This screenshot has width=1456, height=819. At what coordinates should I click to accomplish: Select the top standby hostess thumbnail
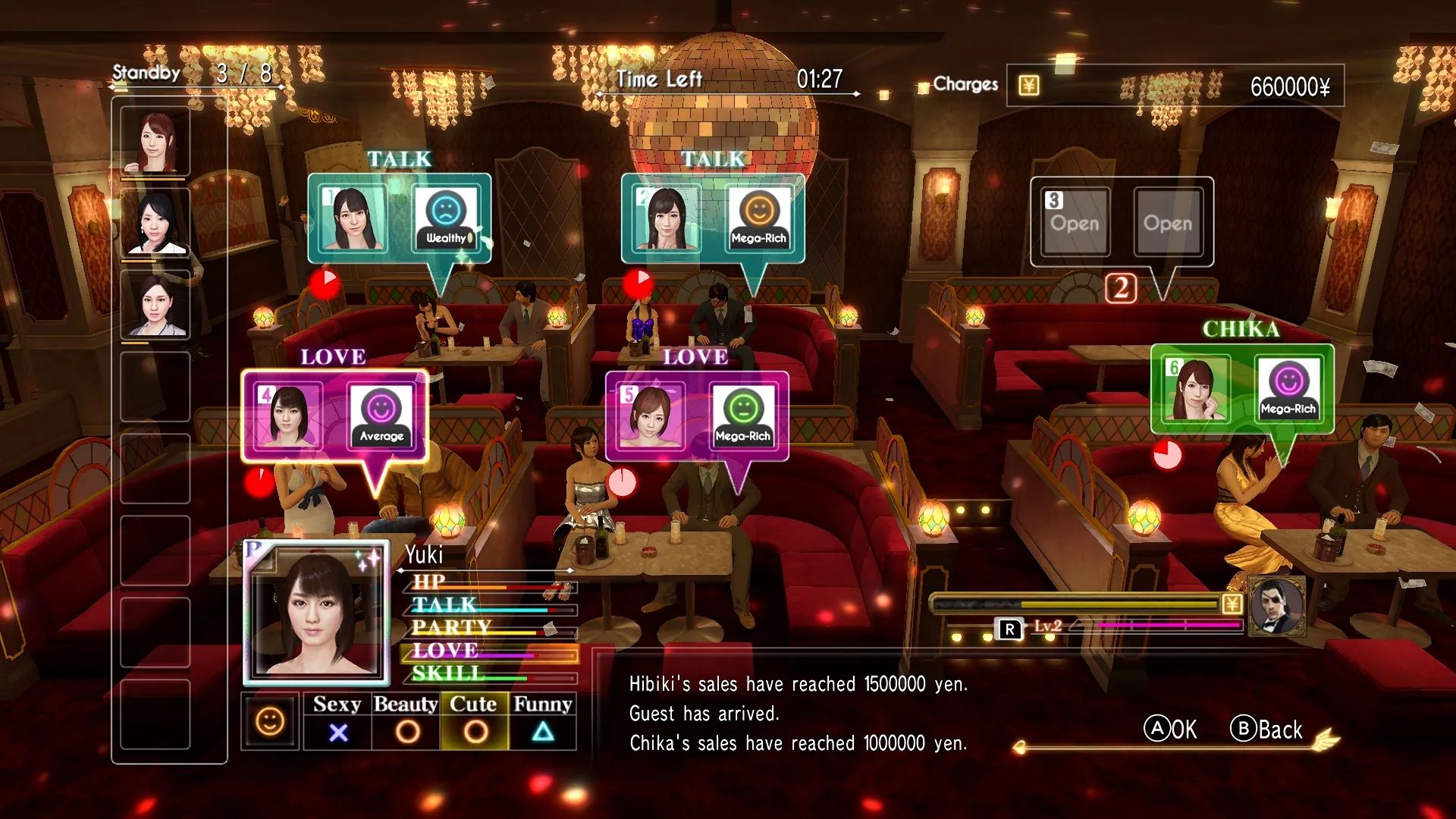pyautogui.click(x=155, y=140)
